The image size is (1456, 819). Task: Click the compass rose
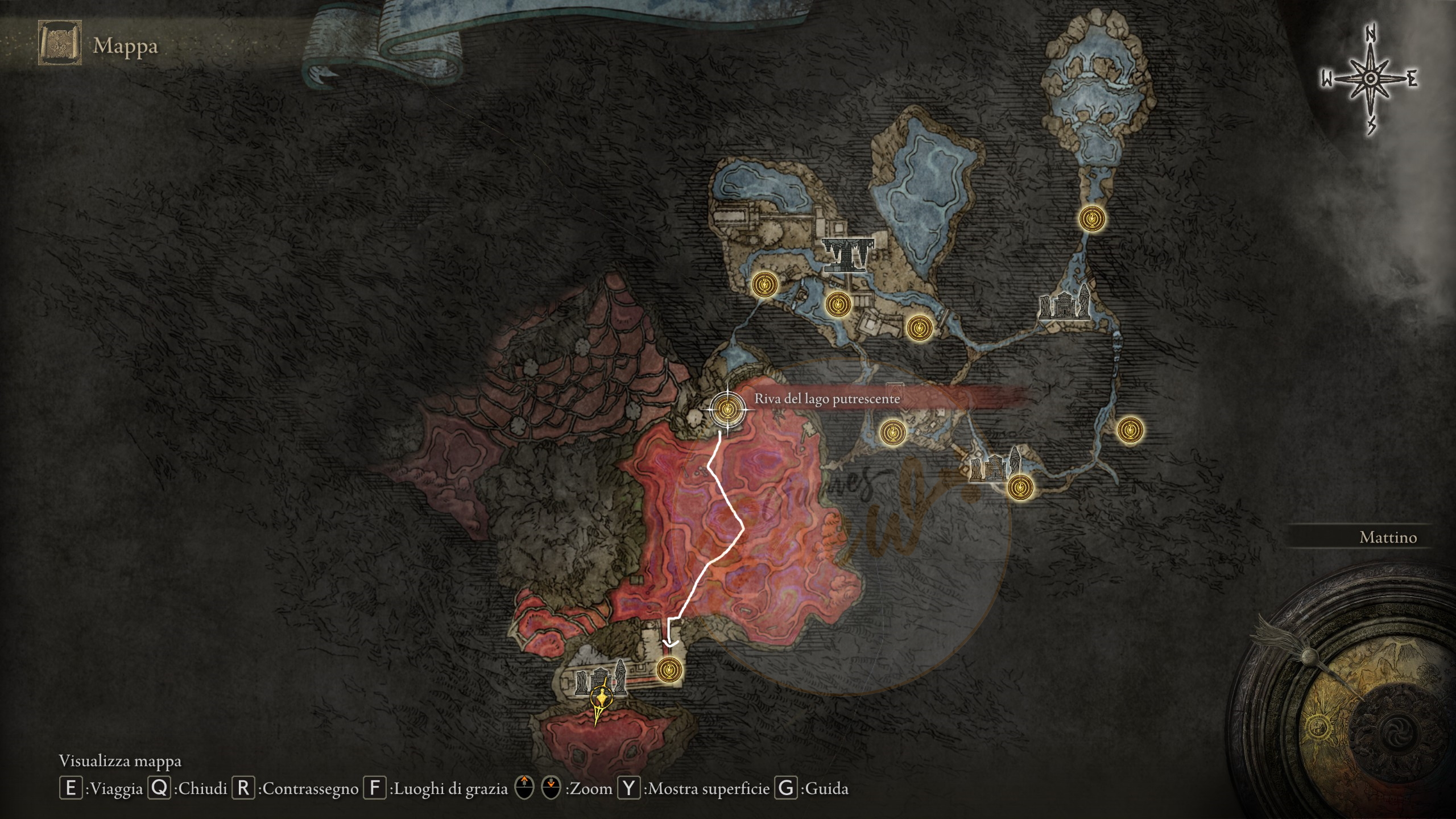[x=1371, y=80]
